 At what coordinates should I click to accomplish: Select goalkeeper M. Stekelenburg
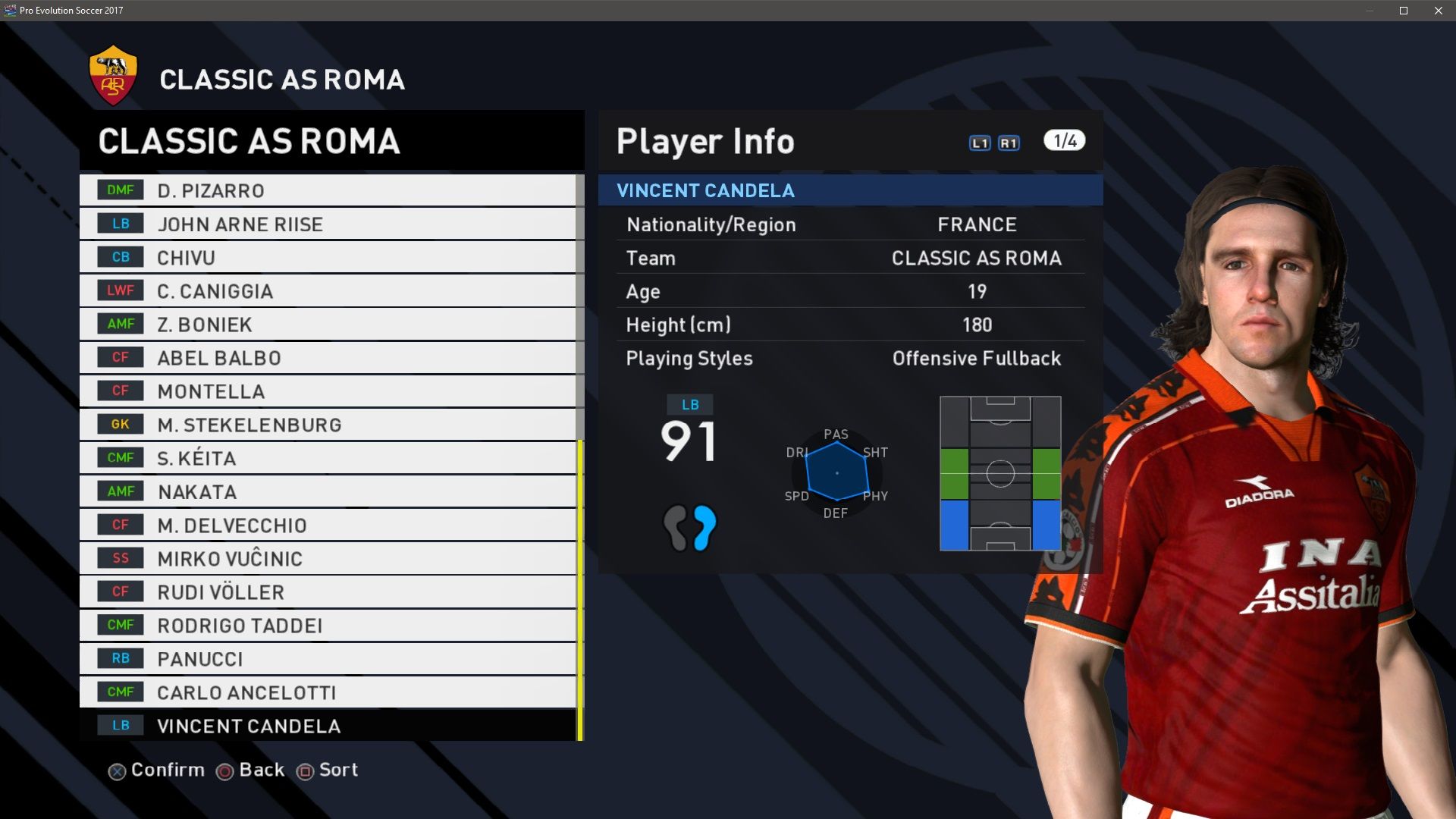(x=328, y=424)
